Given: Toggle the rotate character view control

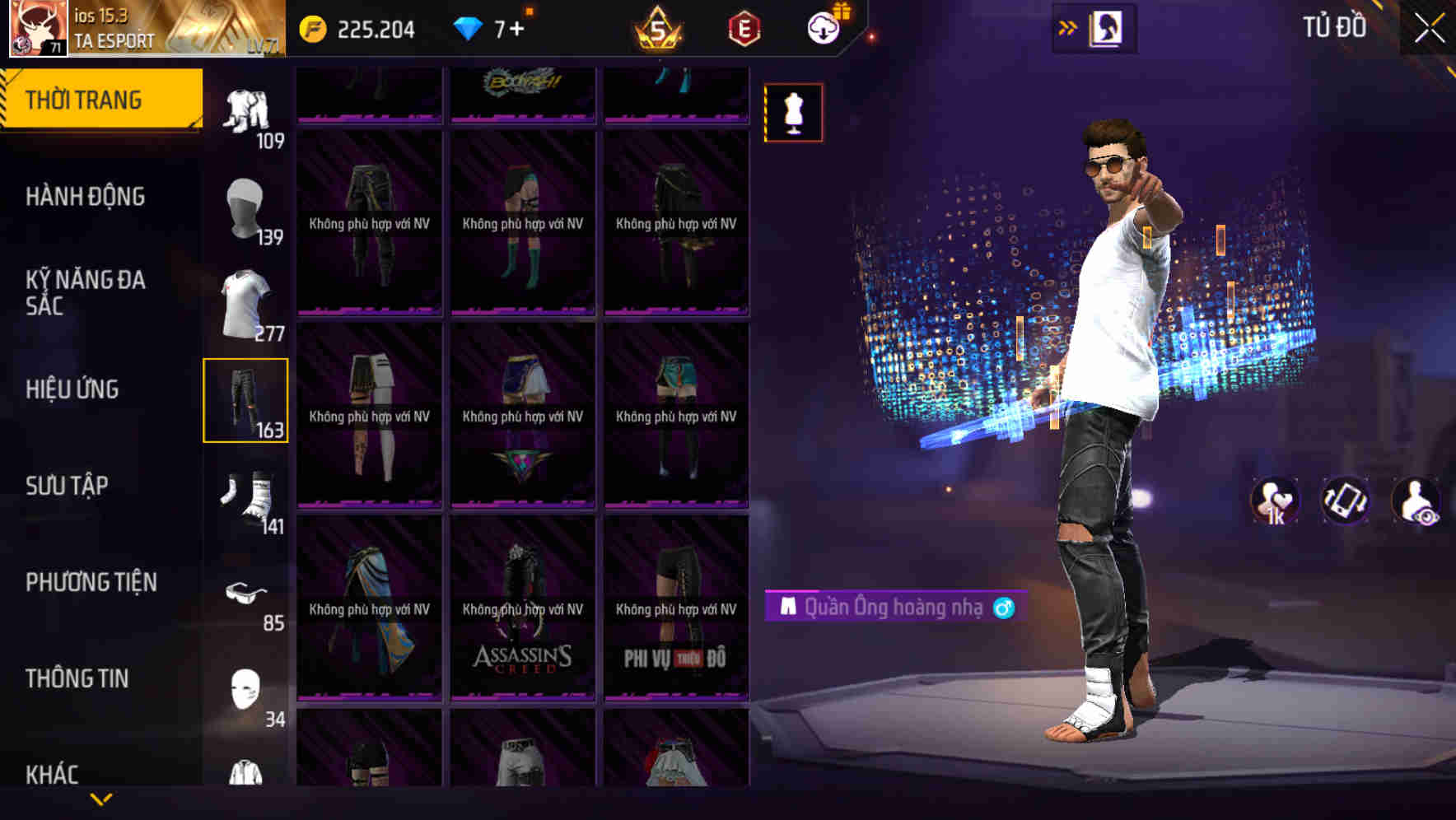Looking at the screenshot, I should (x=1343, y=501).
